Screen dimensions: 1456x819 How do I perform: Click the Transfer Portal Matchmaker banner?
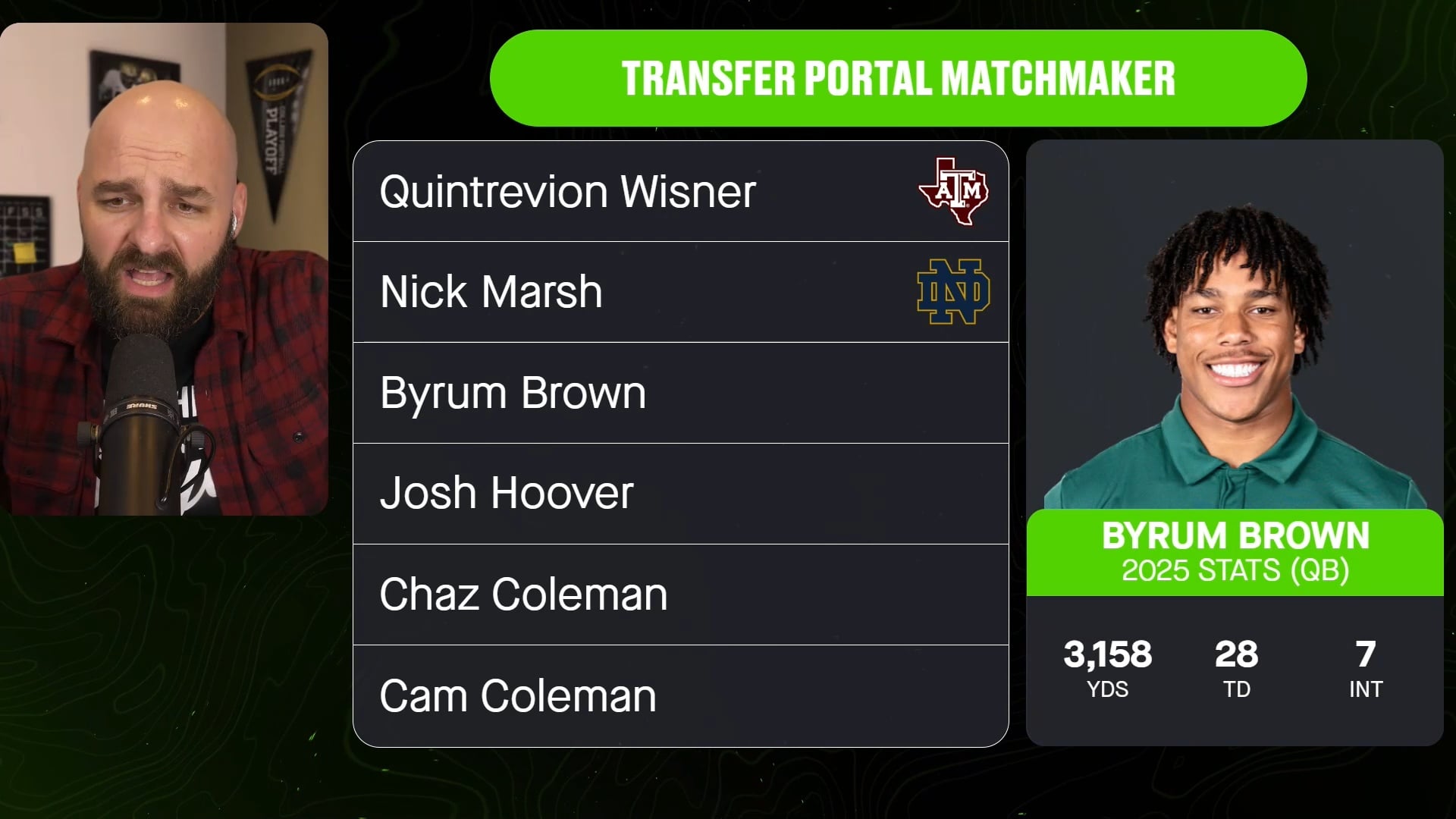(x=898, y=78)
